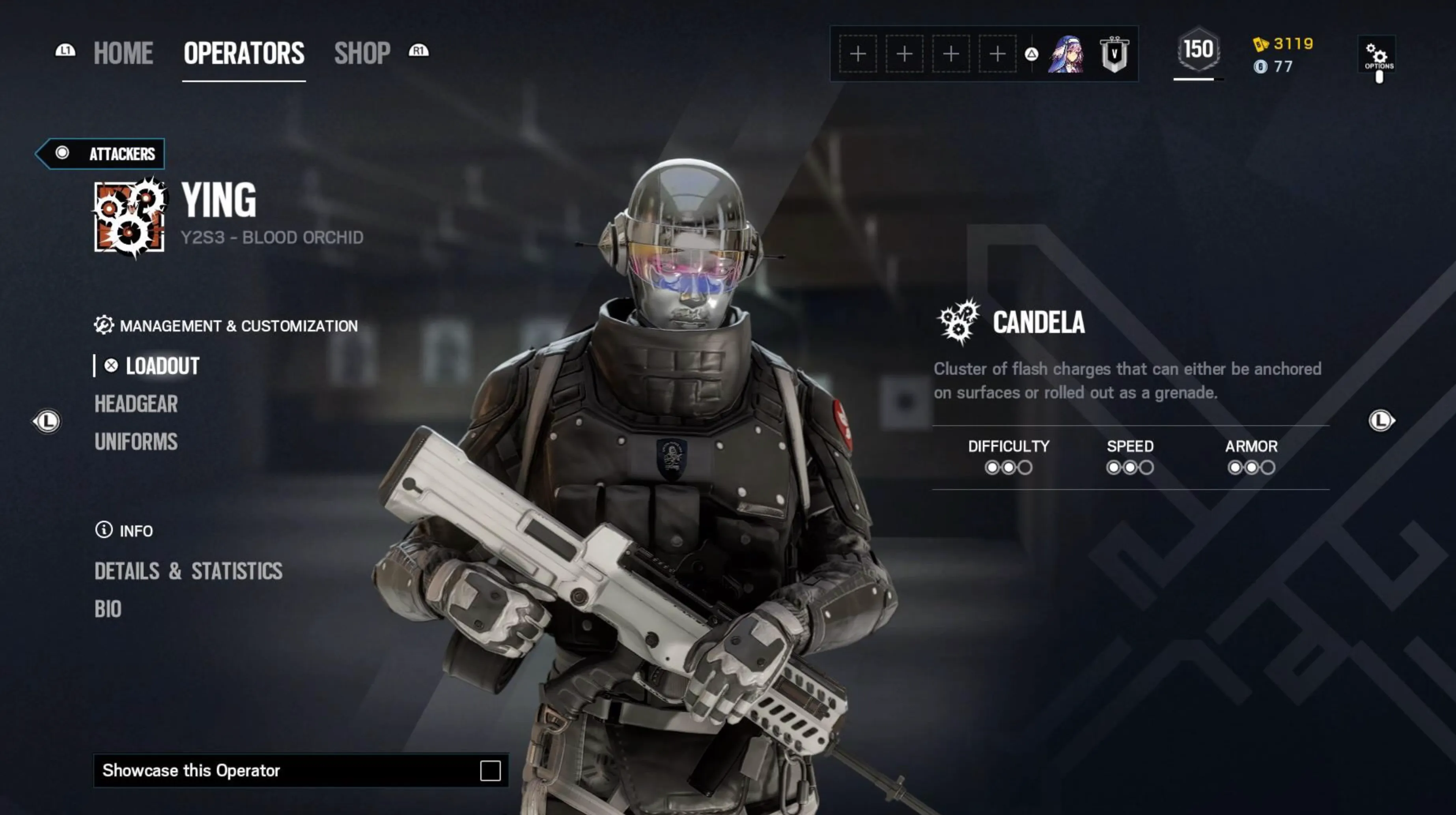Click the Management & Customization gear icon
The width and height of the screenshot is (1456, 815).
click(x=104, y=325)
